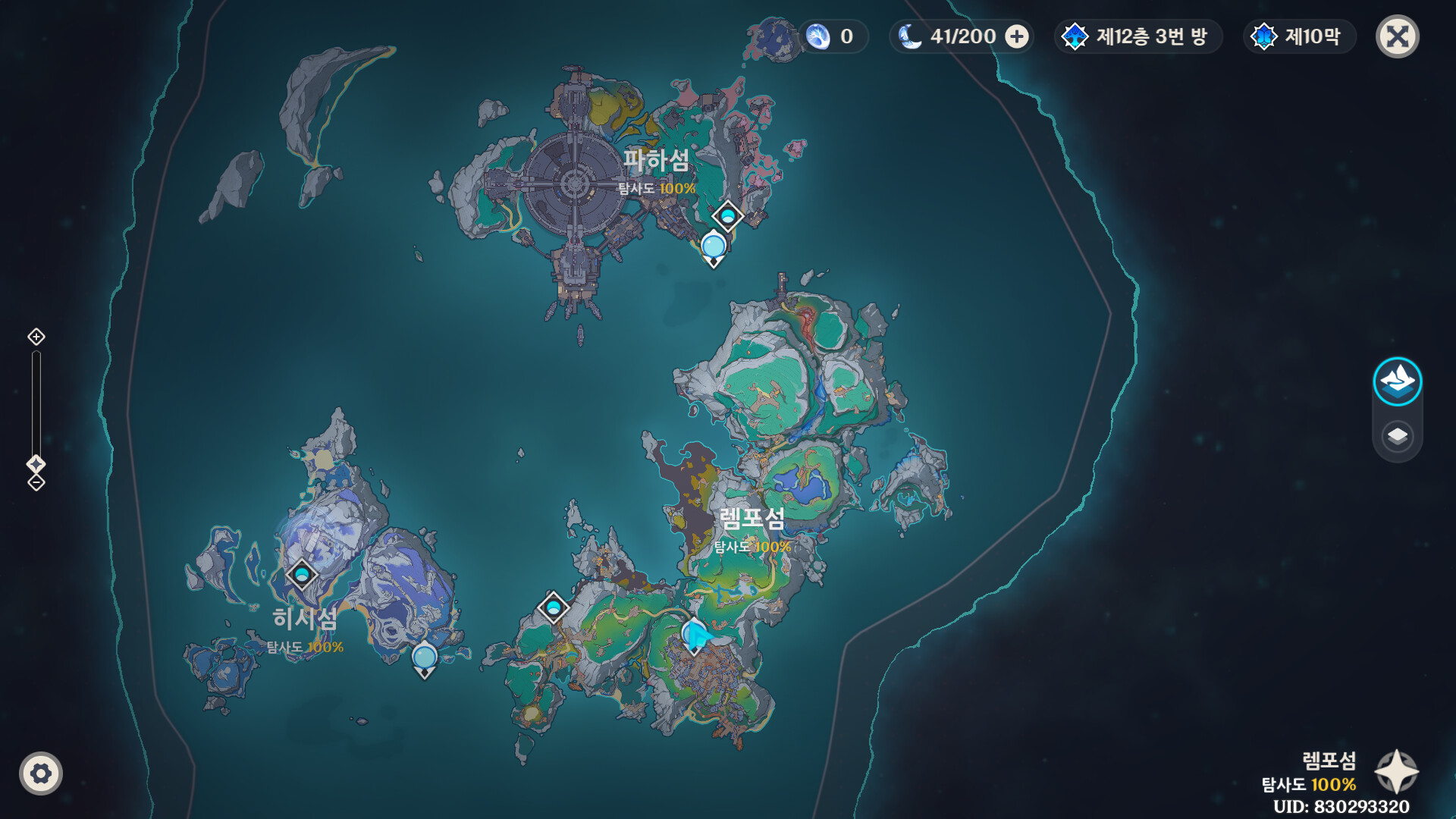The width and height of the screenshot is (1456, 819).
Task: Select the diamond waypoint on Hiisi Island
Action: [x=302, y=574]
